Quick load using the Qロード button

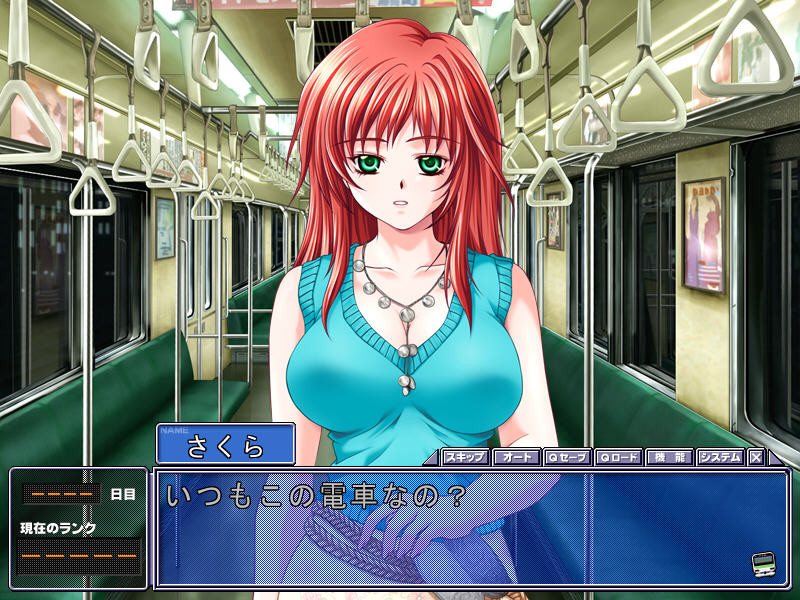click(x=618, y=457)
